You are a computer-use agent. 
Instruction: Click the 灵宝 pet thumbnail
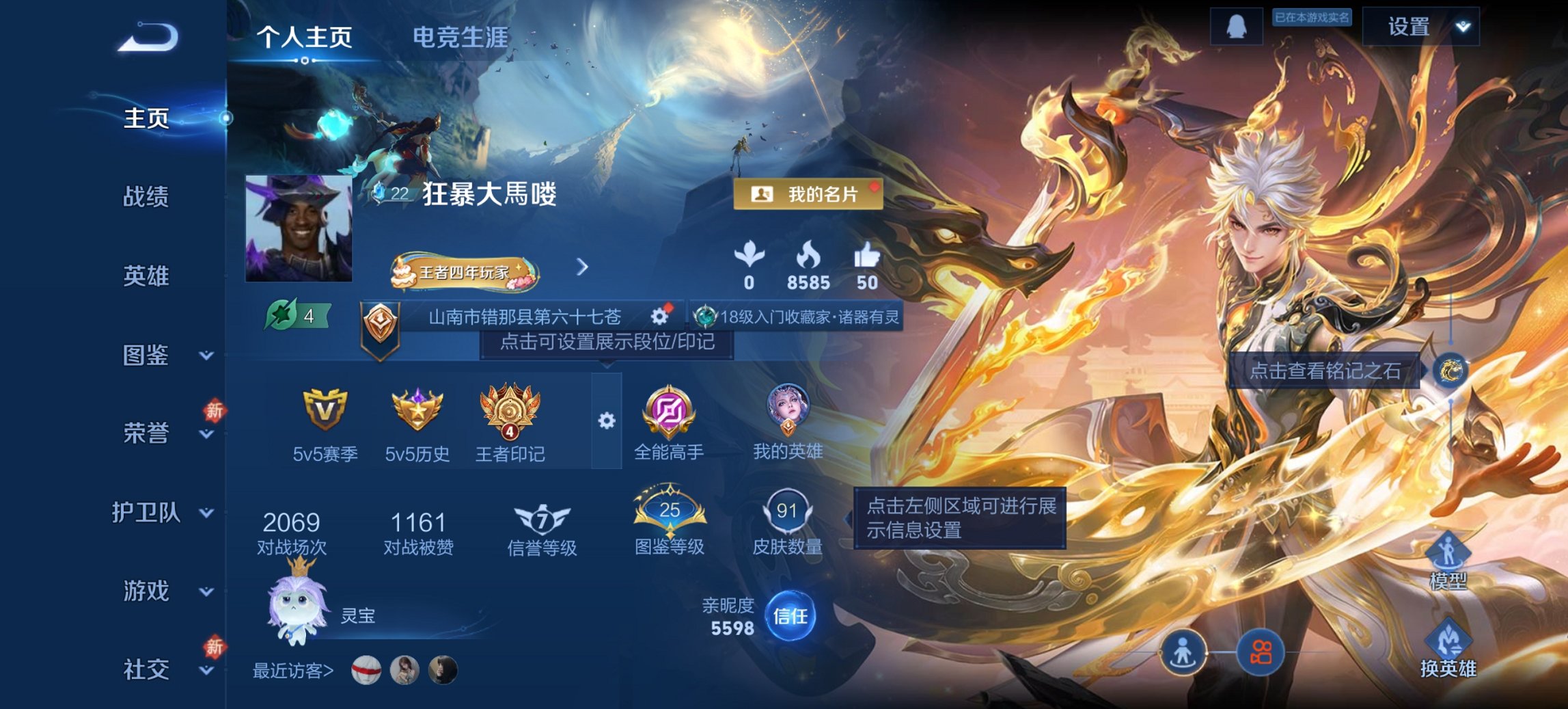pos(297,608)
